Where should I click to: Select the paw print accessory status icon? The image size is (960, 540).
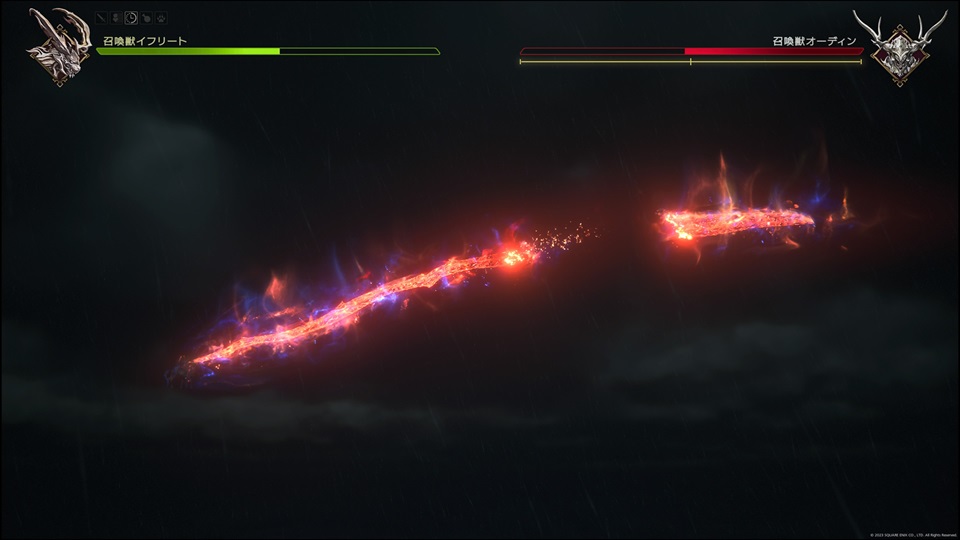click(x=161, y=17)
